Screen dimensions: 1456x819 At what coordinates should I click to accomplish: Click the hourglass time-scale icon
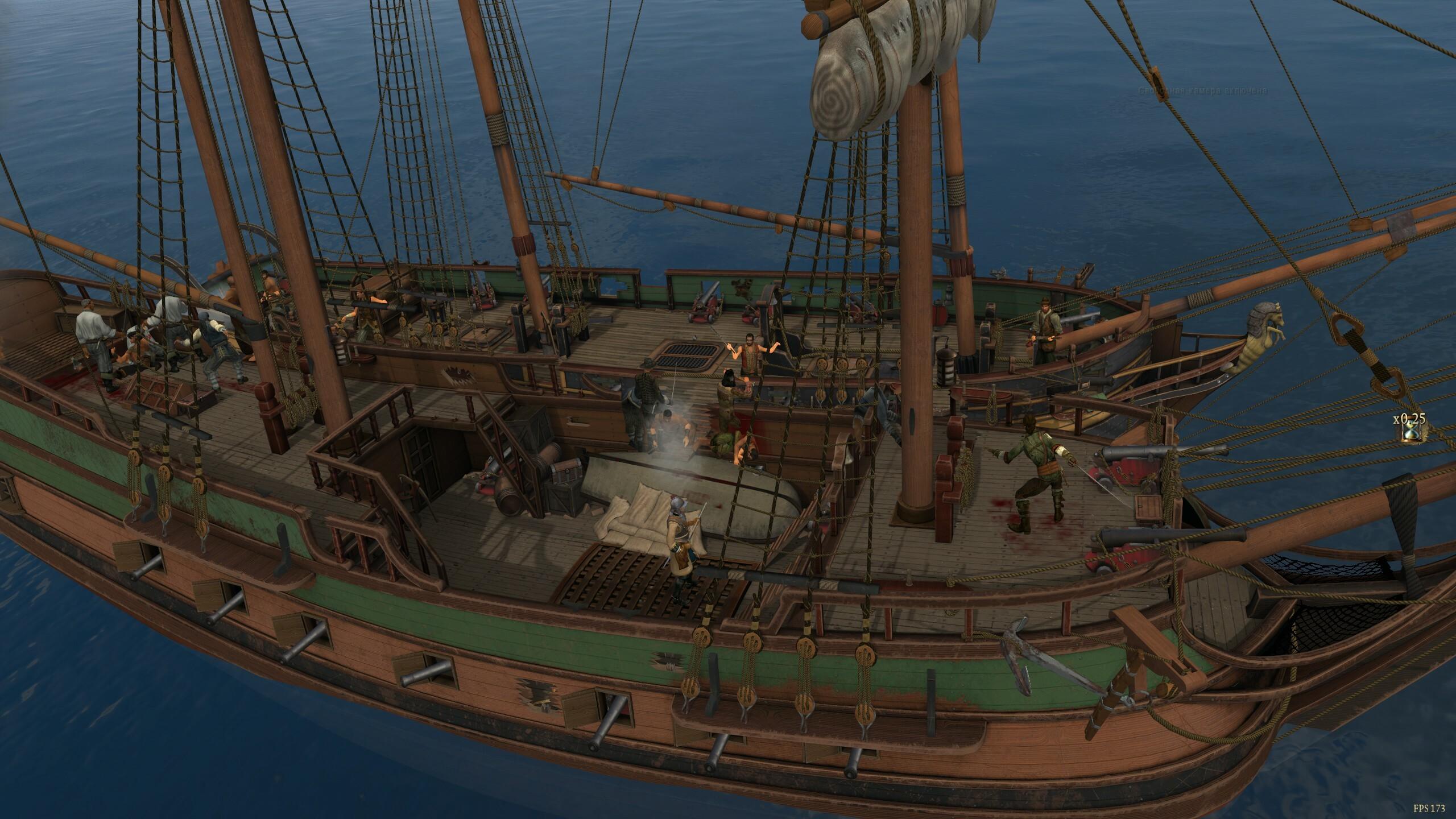tap(1410, 433)
